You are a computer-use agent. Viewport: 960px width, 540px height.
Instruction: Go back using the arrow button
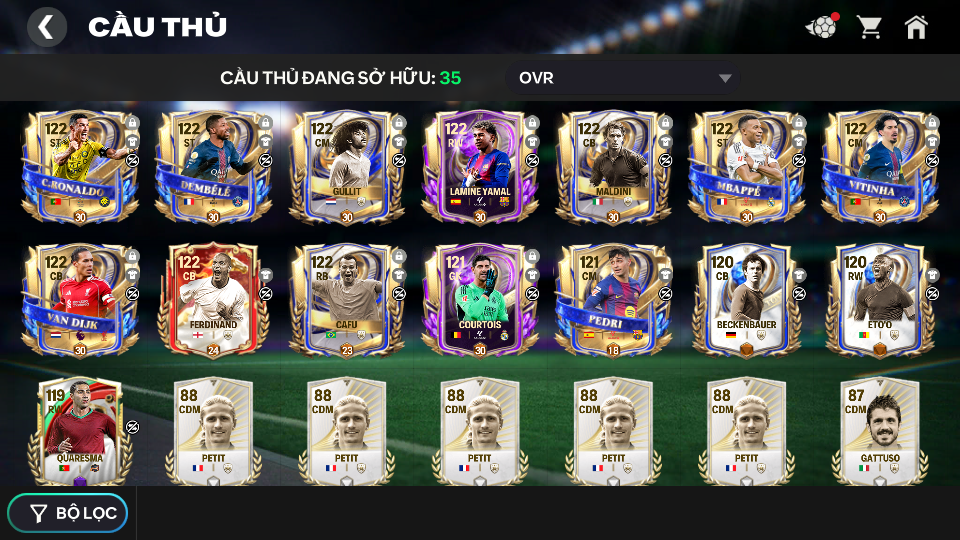coord(46,27)
